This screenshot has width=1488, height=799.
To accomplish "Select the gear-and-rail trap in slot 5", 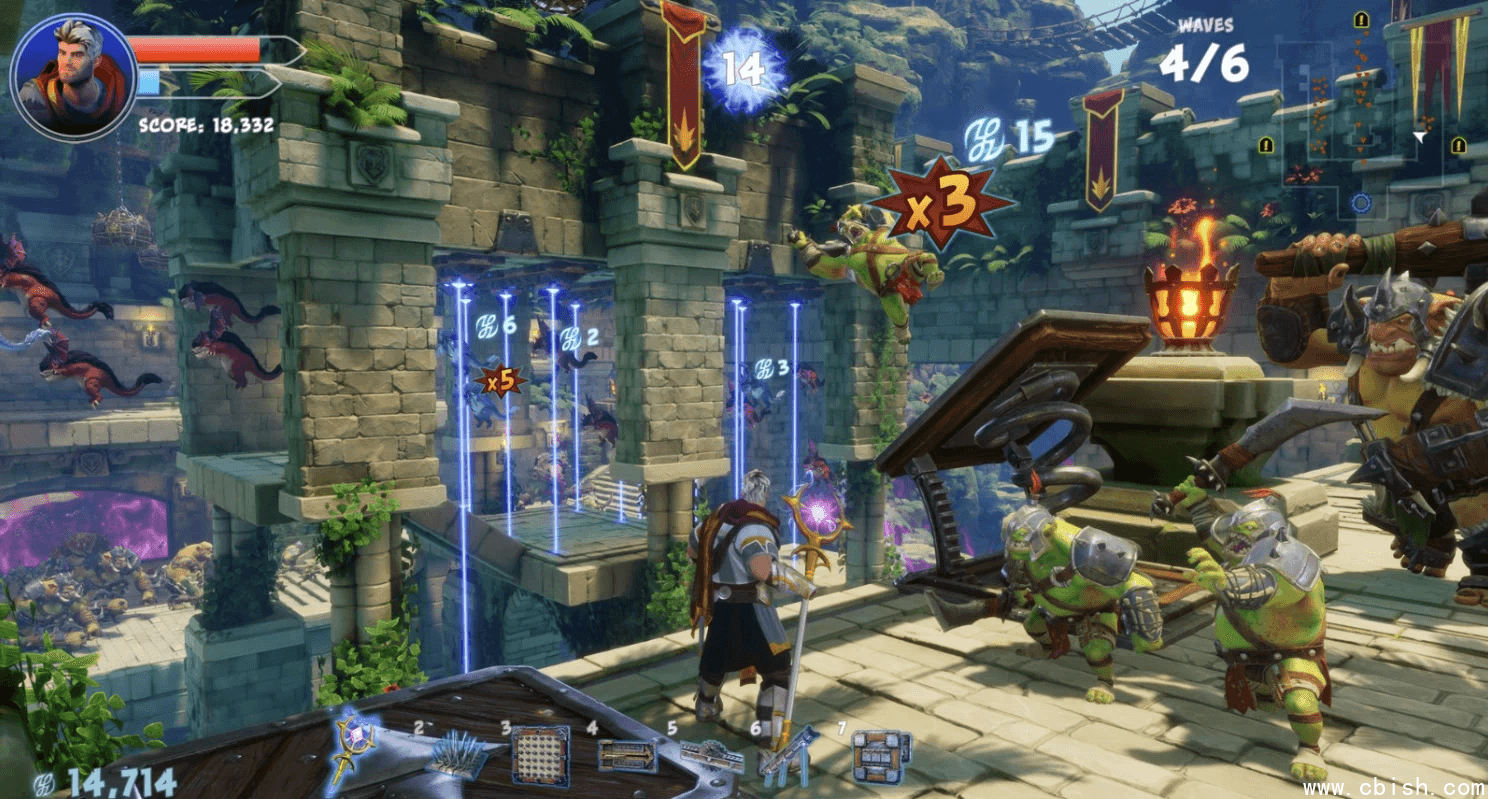I will (711, 757).
